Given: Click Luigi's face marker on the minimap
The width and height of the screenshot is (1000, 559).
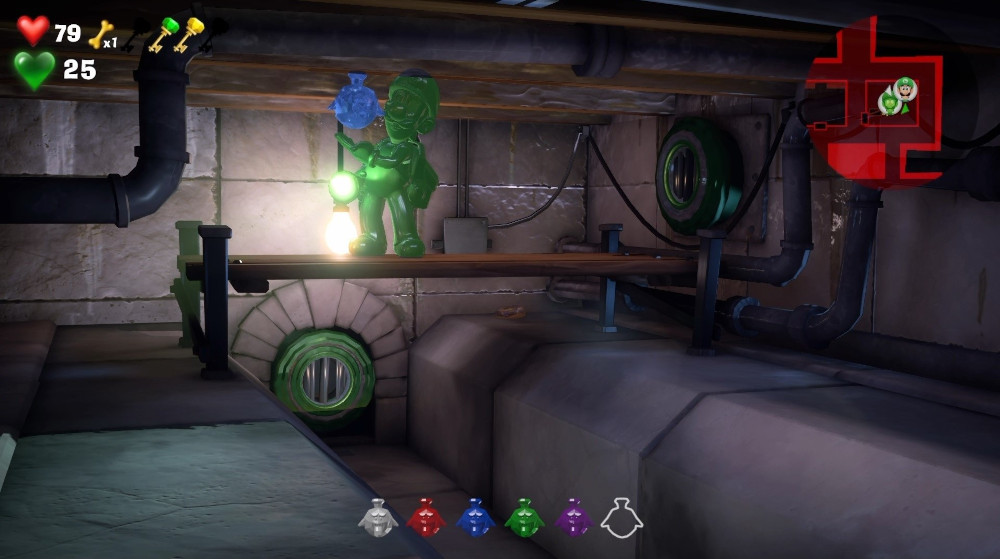Looking at the screenshot, I should pyautogui.click(x=905, y=88).
